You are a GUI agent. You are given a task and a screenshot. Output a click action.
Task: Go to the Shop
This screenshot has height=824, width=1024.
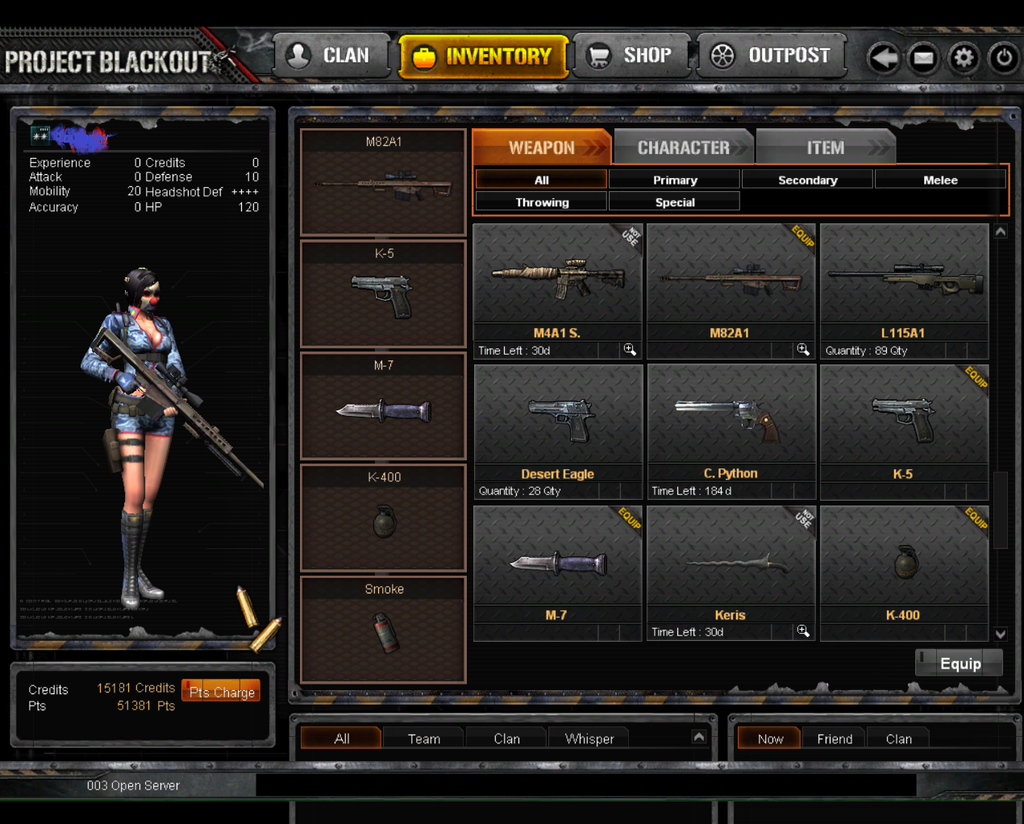(x=630, y=56)
